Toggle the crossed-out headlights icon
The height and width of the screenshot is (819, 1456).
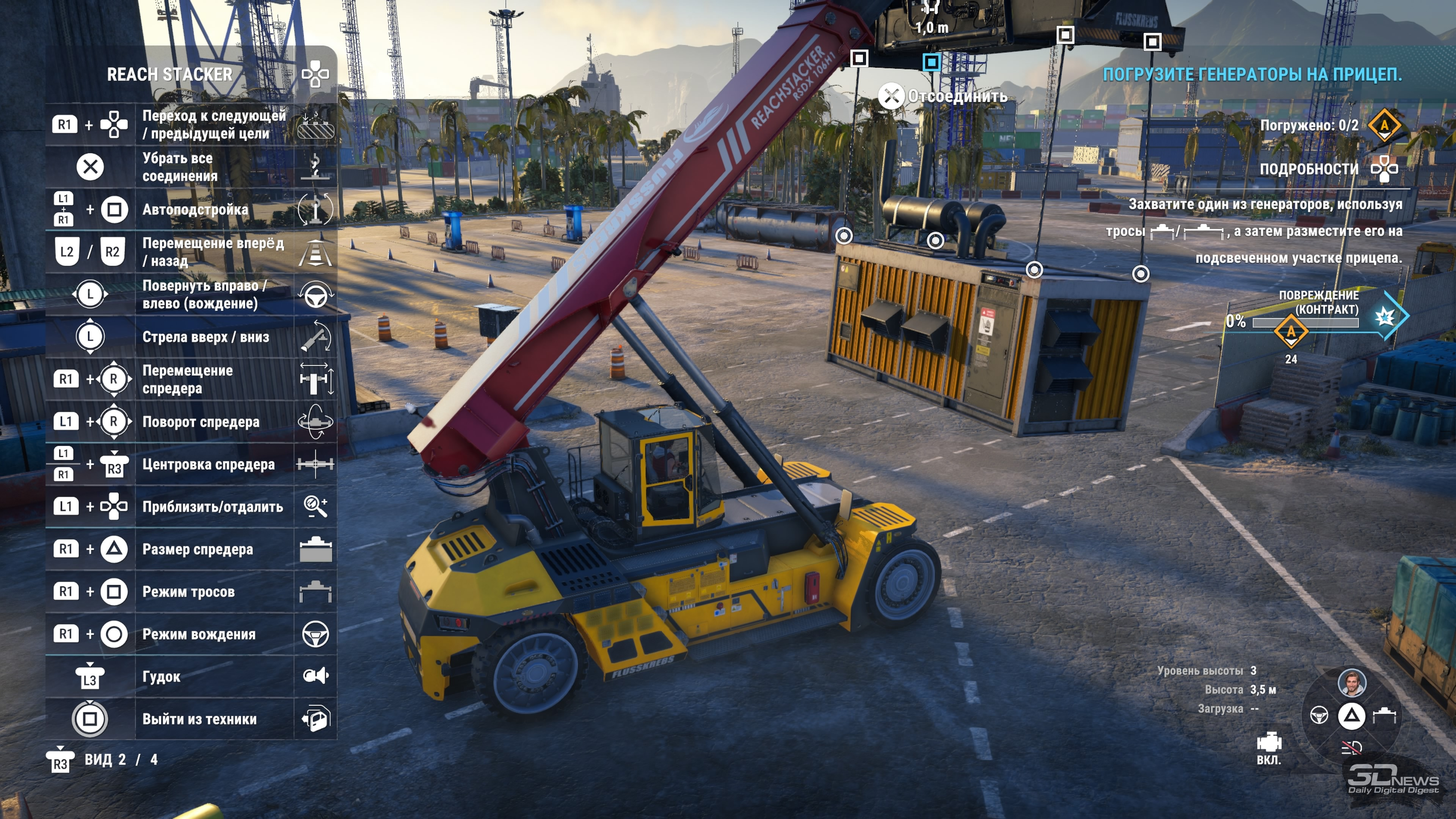tap(1351, 748)
